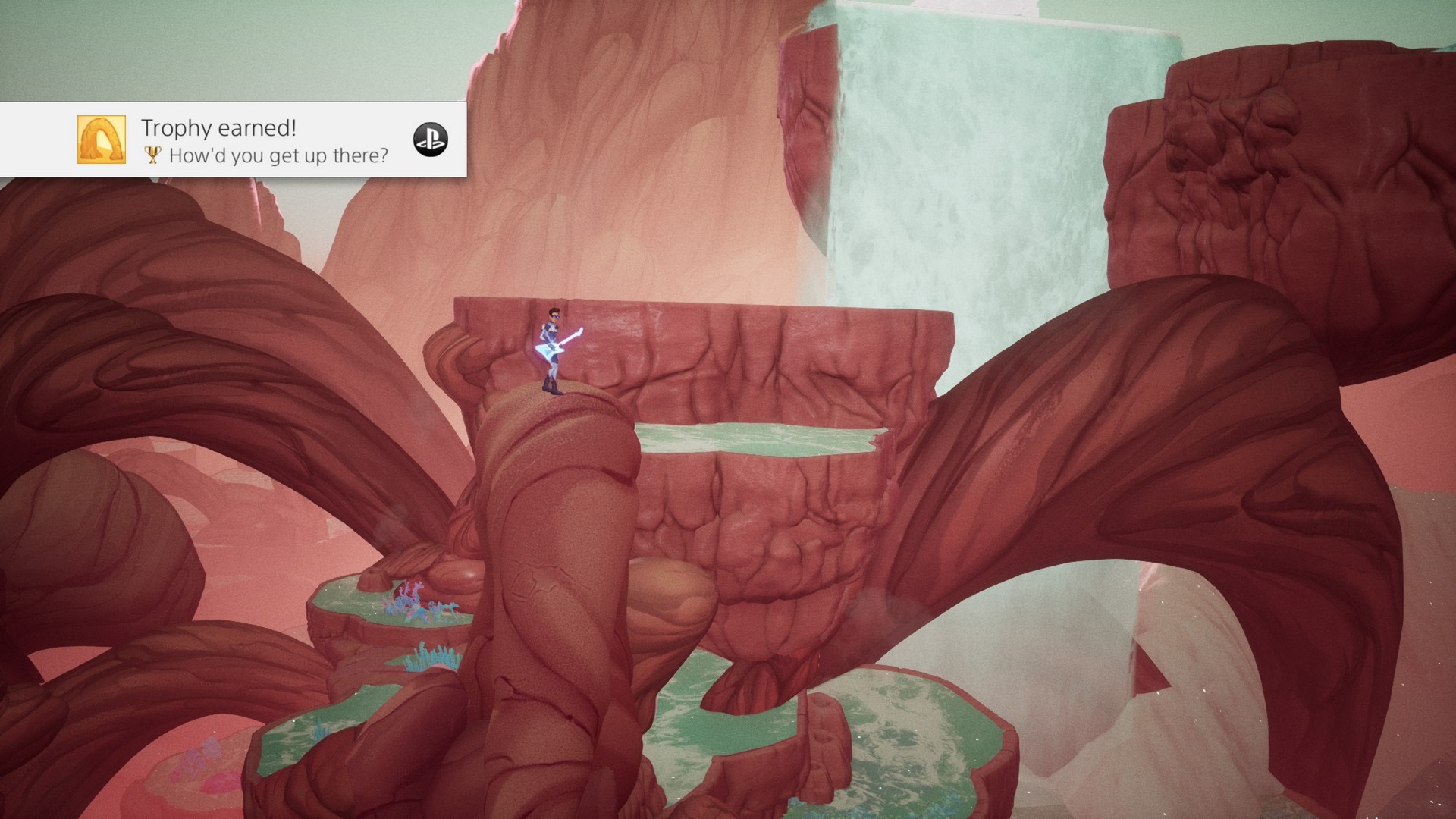Open the "Trophy earned!" notification banner
Screen dimensions: 1456x819
[265, 140]
